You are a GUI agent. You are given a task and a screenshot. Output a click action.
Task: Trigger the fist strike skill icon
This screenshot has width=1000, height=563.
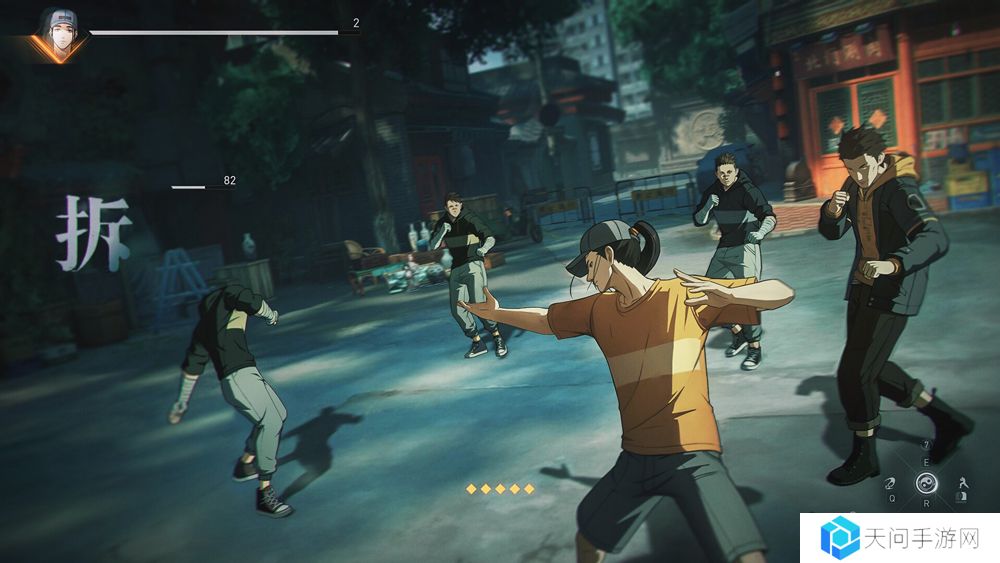(x=890, y=481)
